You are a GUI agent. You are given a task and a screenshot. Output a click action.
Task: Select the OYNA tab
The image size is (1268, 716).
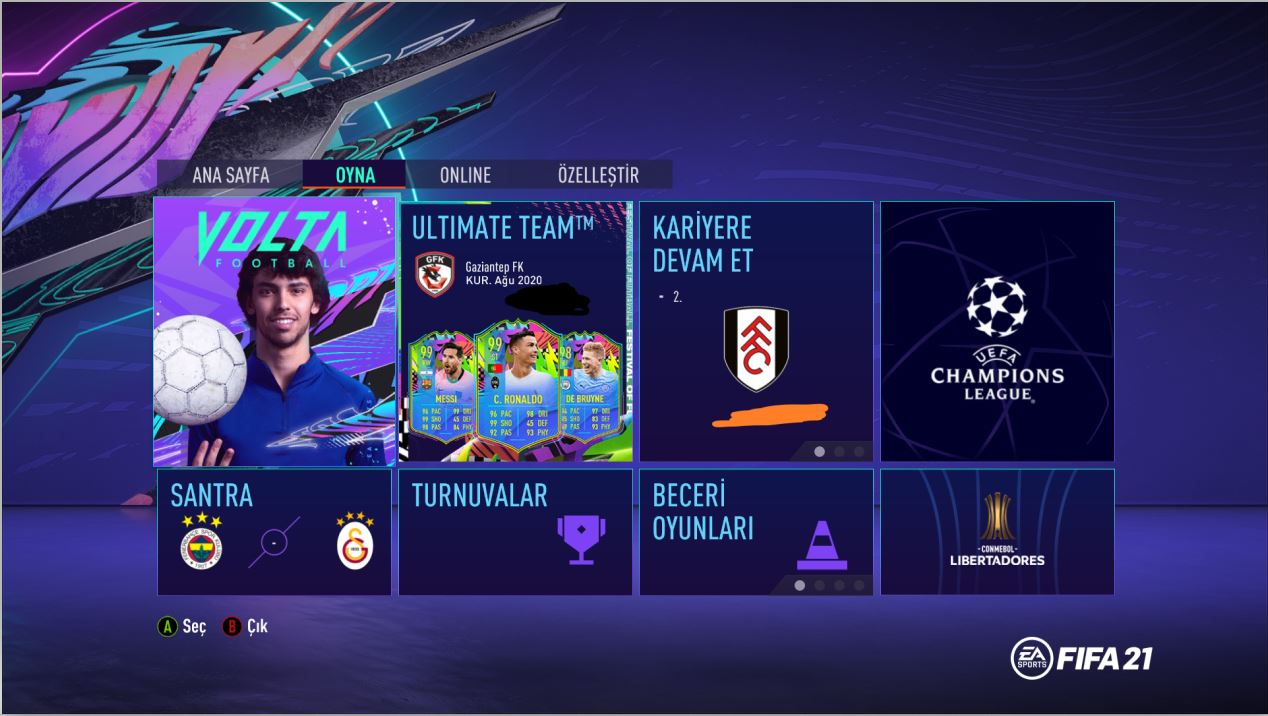355,175
